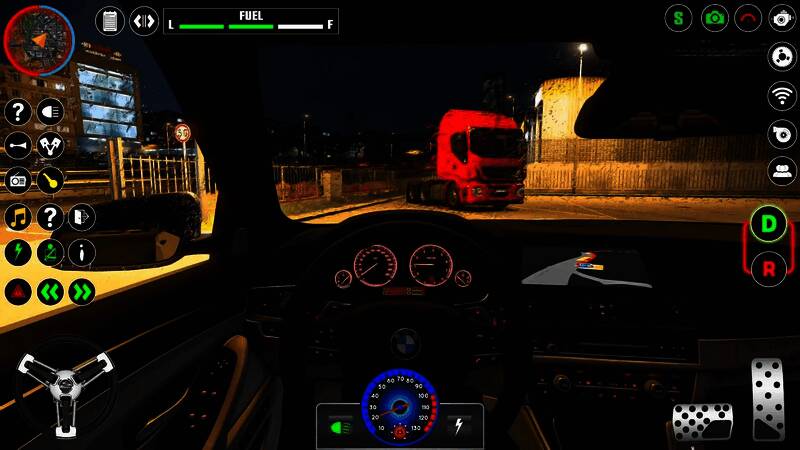Viewport: 800px width, 450px height.
Task: Honk the horn button
Action: [18, 147]
